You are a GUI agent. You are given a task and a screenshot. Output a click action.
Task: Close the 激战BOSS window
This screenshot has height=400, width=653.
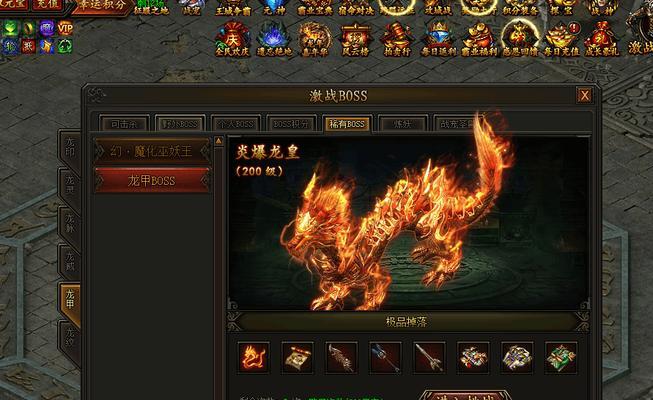click(x=584, y=96)
